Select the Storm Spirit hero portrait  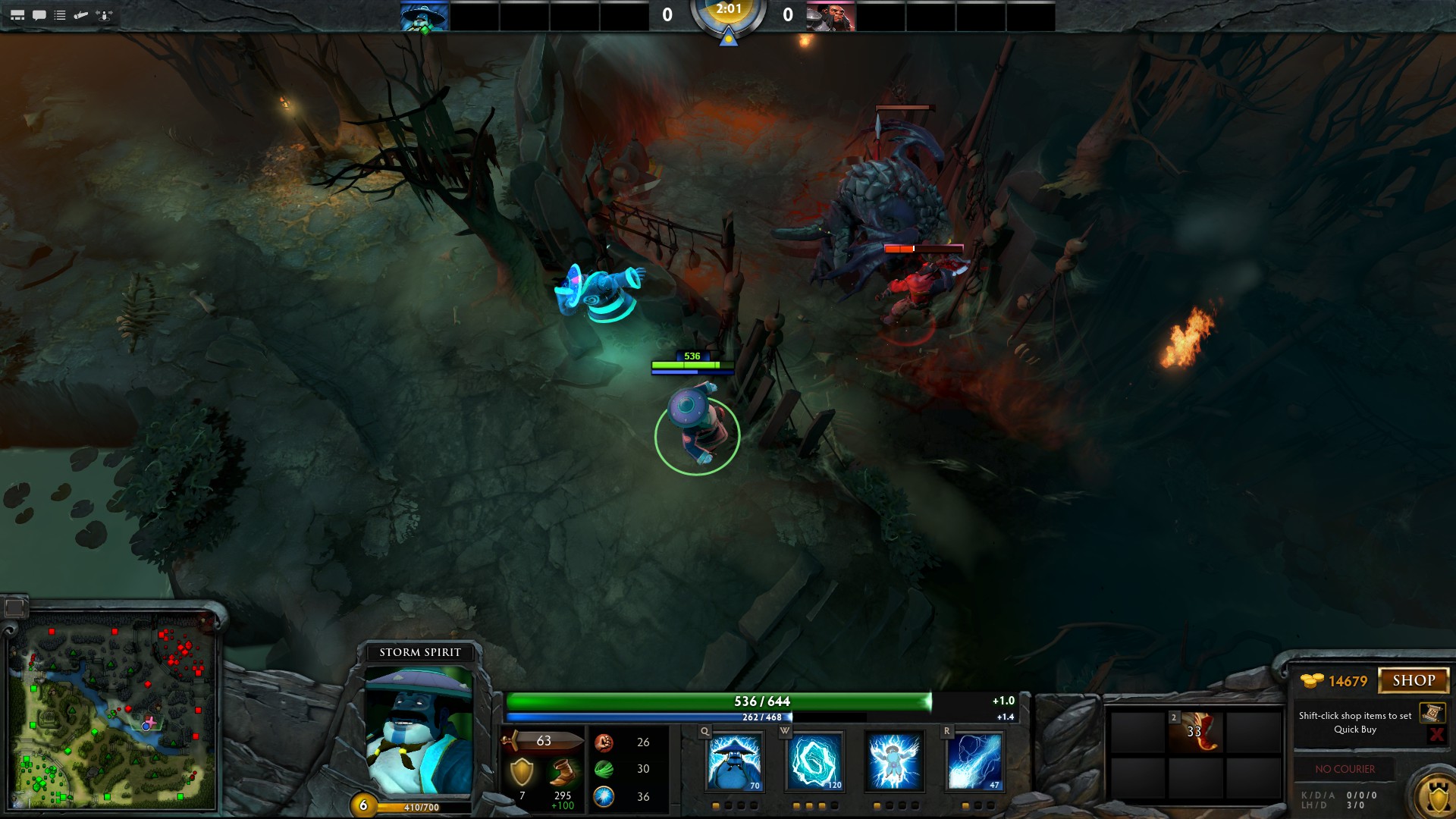click(x=419, y=732)
